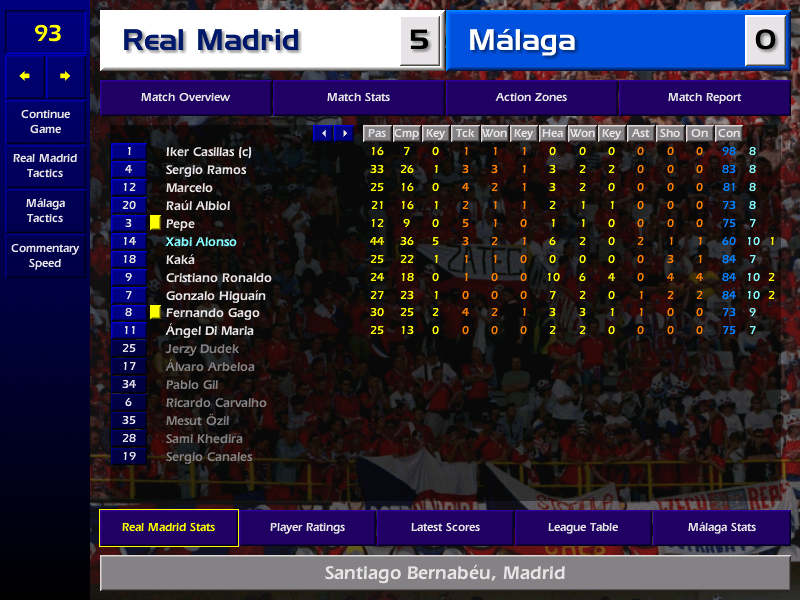This screenshot has height=600, width=800.
Task: Switch to Málaga Stats
Action: point(721,528)
